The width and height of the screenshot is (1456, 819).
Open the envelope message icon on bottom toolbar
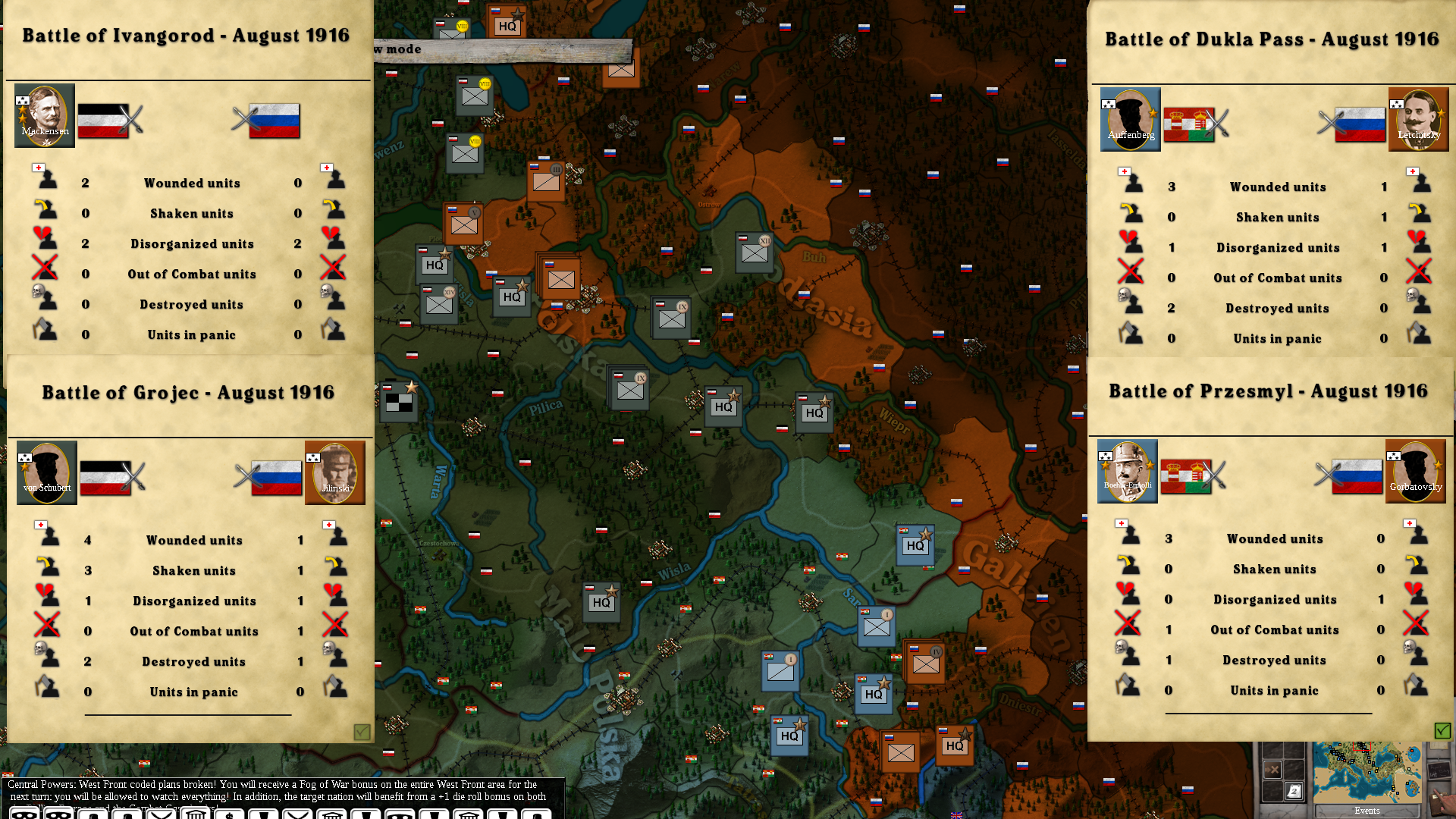click(x=161, y=813)
